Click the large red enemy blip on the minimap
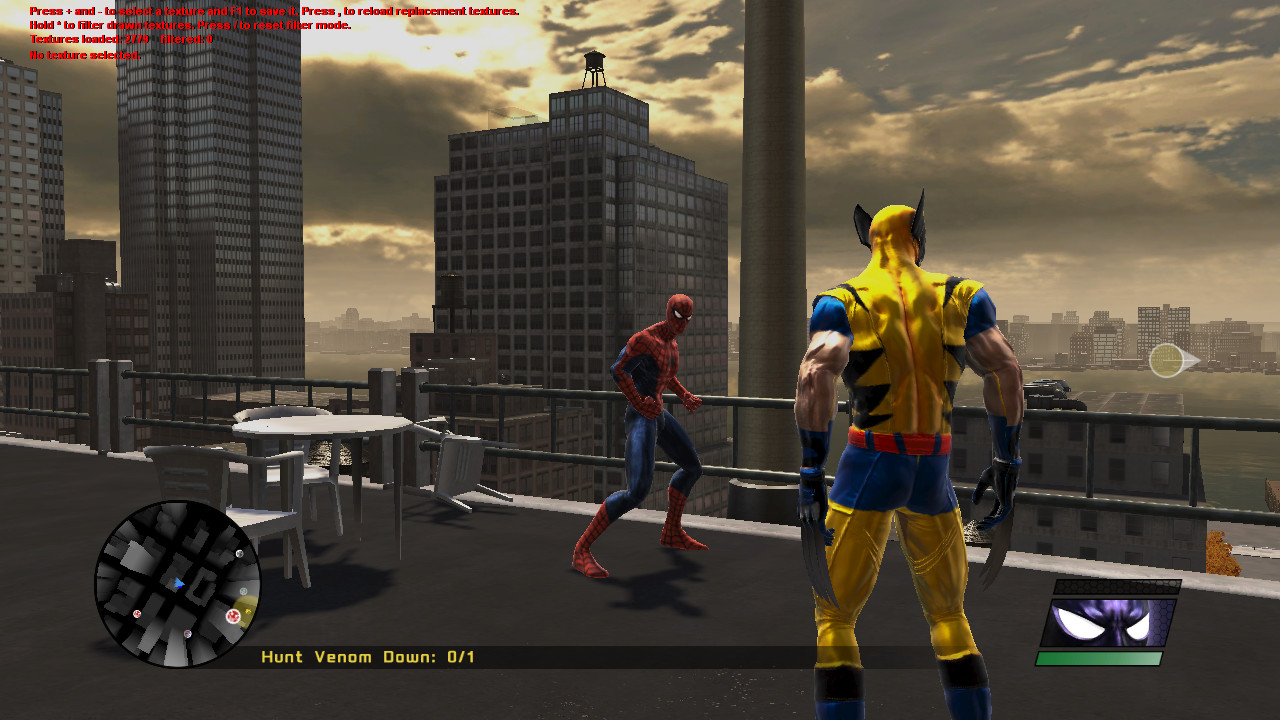Viewport: 1280px width, 720px height. tap(234, 615)
